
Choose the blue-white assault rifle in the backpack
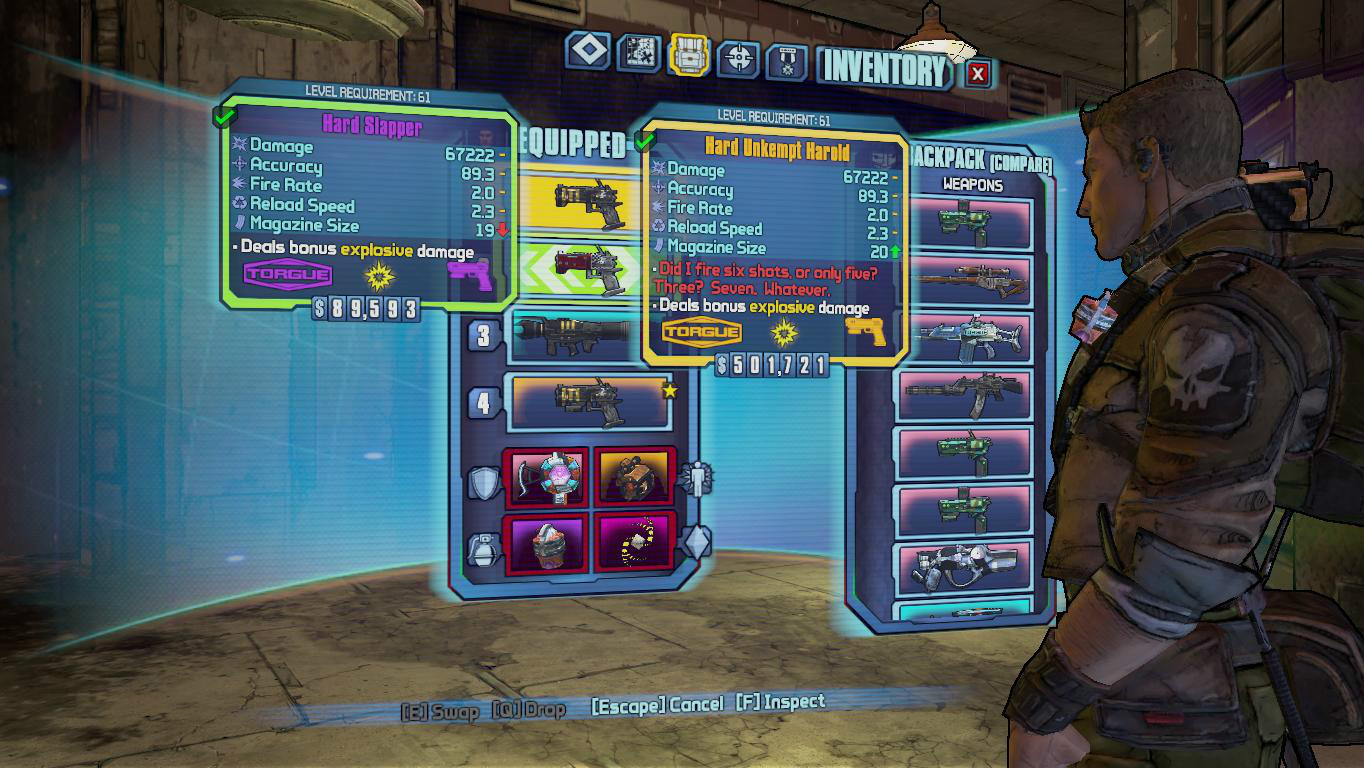tap(966, 337)
